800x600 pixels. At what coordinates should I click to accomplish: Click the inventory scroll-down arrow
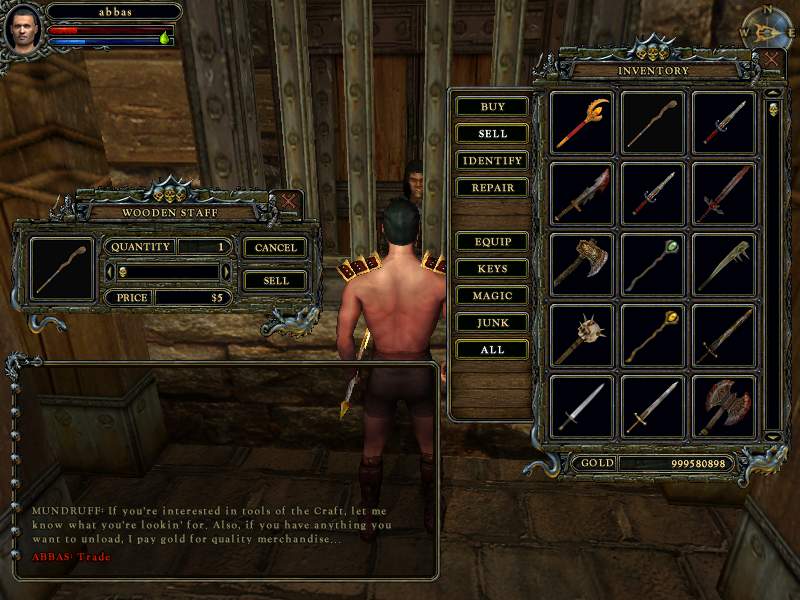[x=772, y=436]
